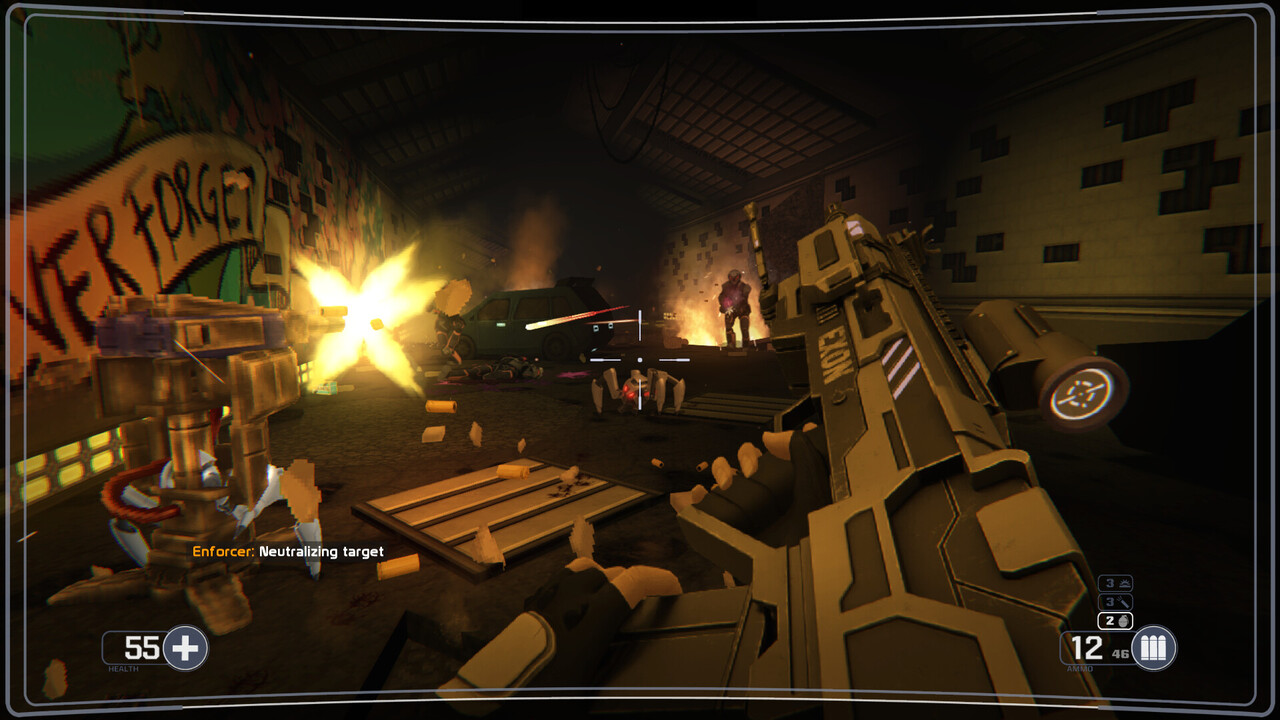
Task: Toggle the selected equipment slot outline
Action: pyautogui.click(x=1115, y=622)
